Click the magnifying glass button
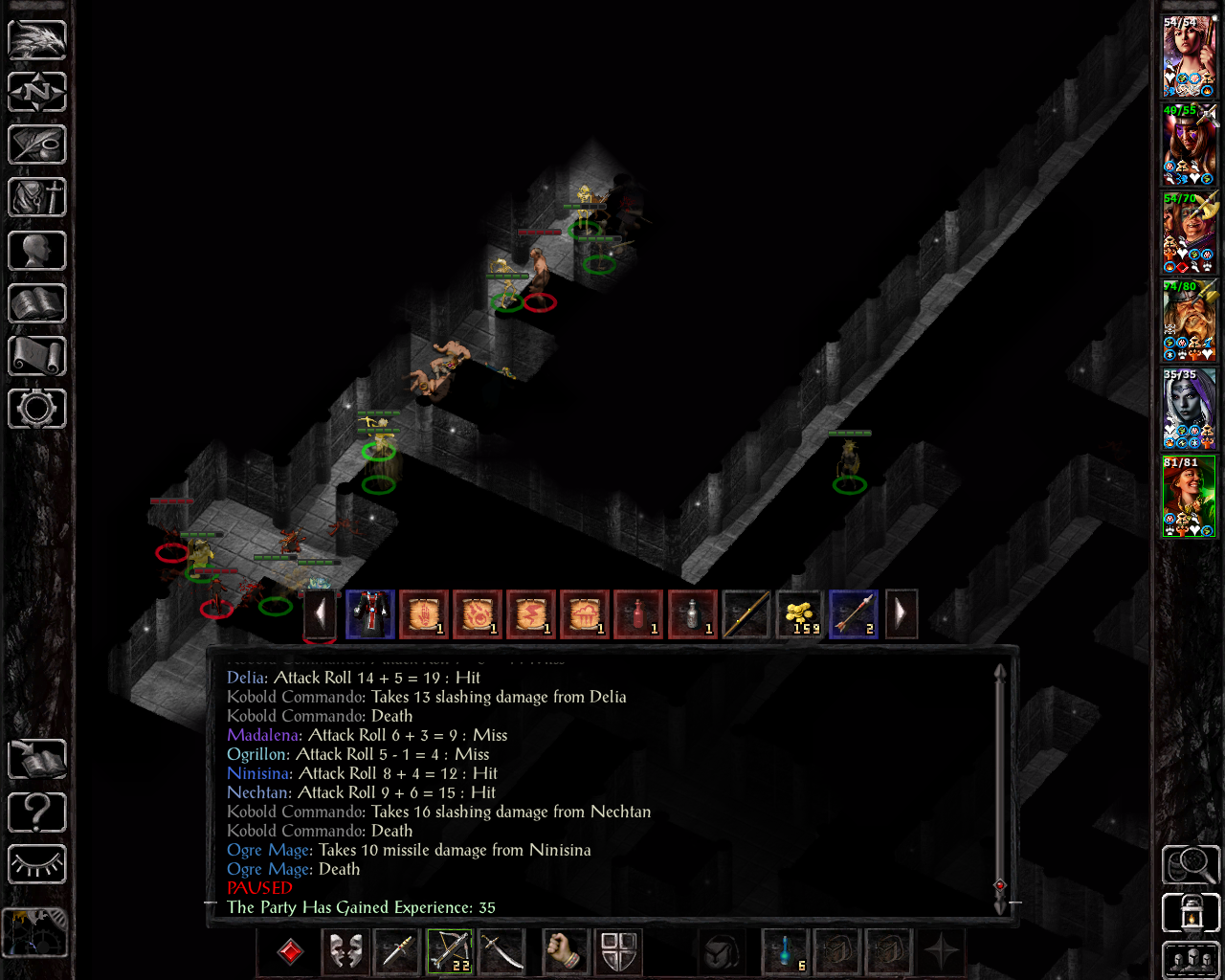Image resolution: width=1225 pixels, height=980 pixels. [x=1191, y=864]
